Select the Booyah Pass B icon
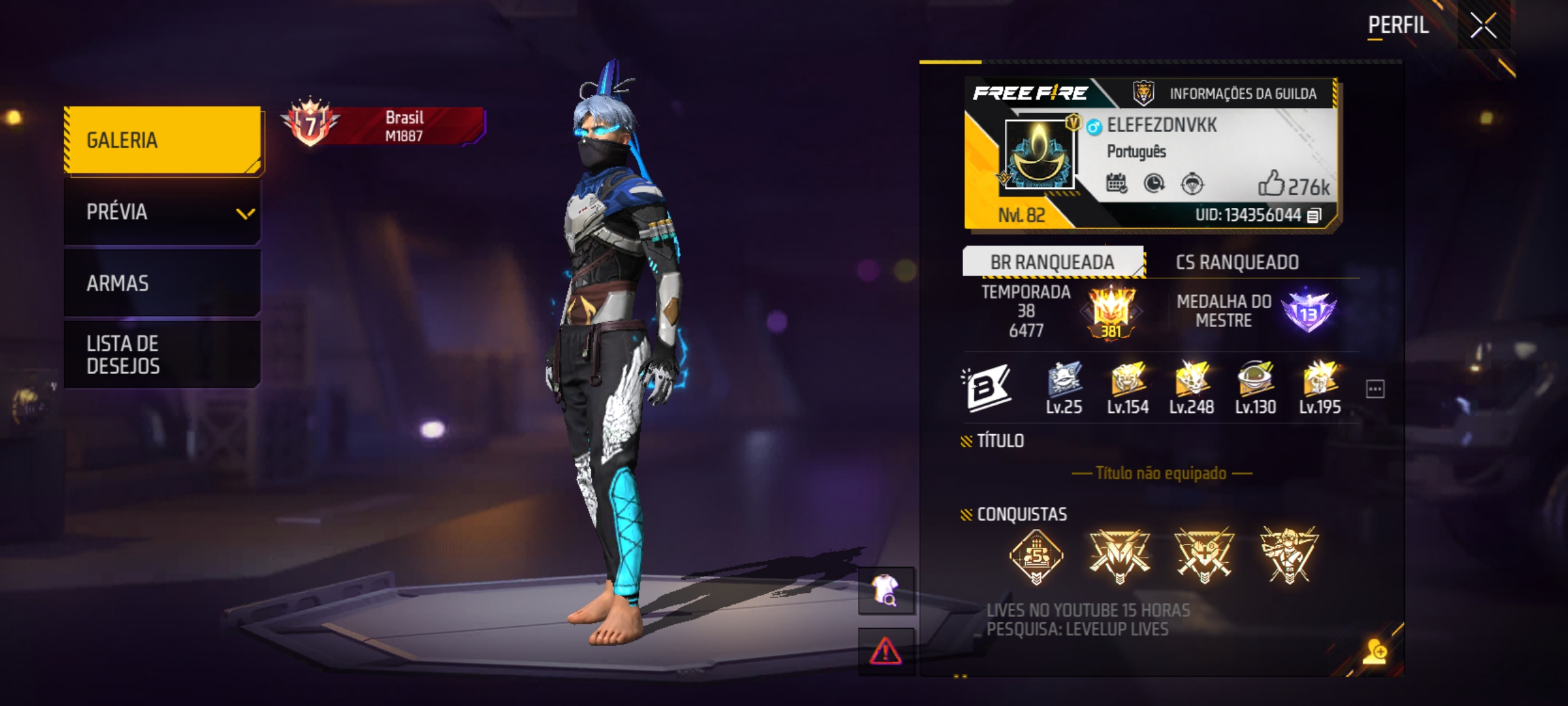The height and width of the screenshot is (706, 1568). pos(987,388)
